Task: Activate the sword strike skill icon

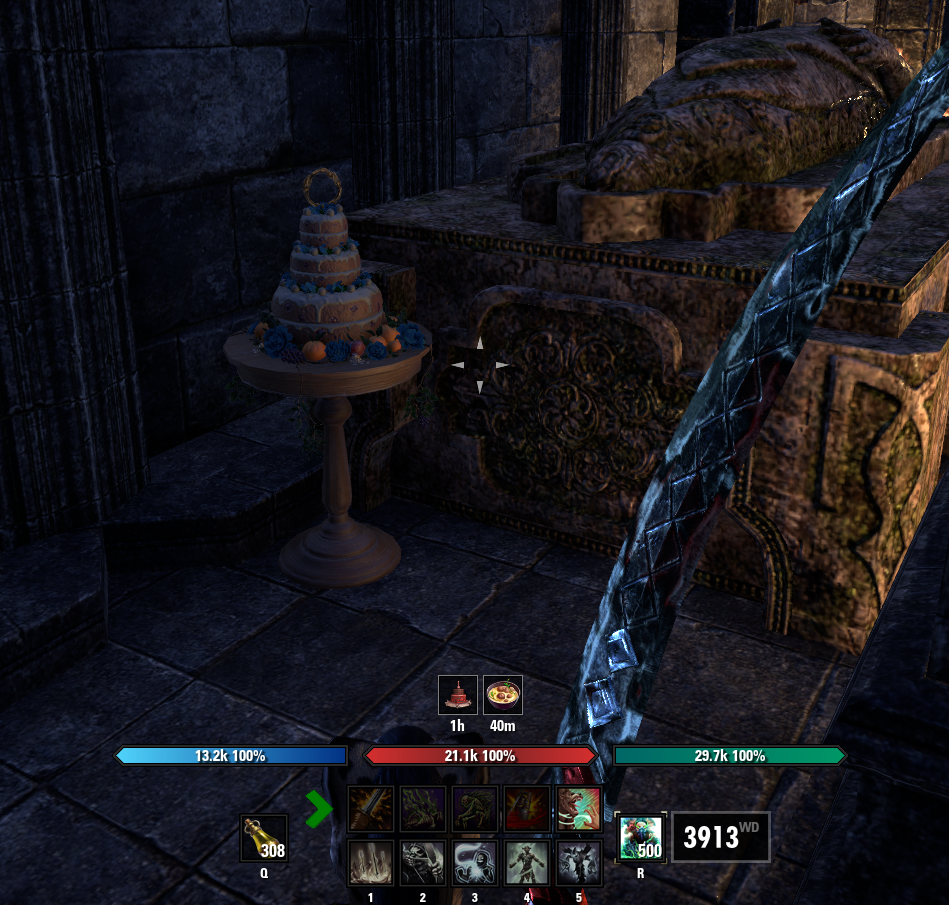Action: [370, 809]
